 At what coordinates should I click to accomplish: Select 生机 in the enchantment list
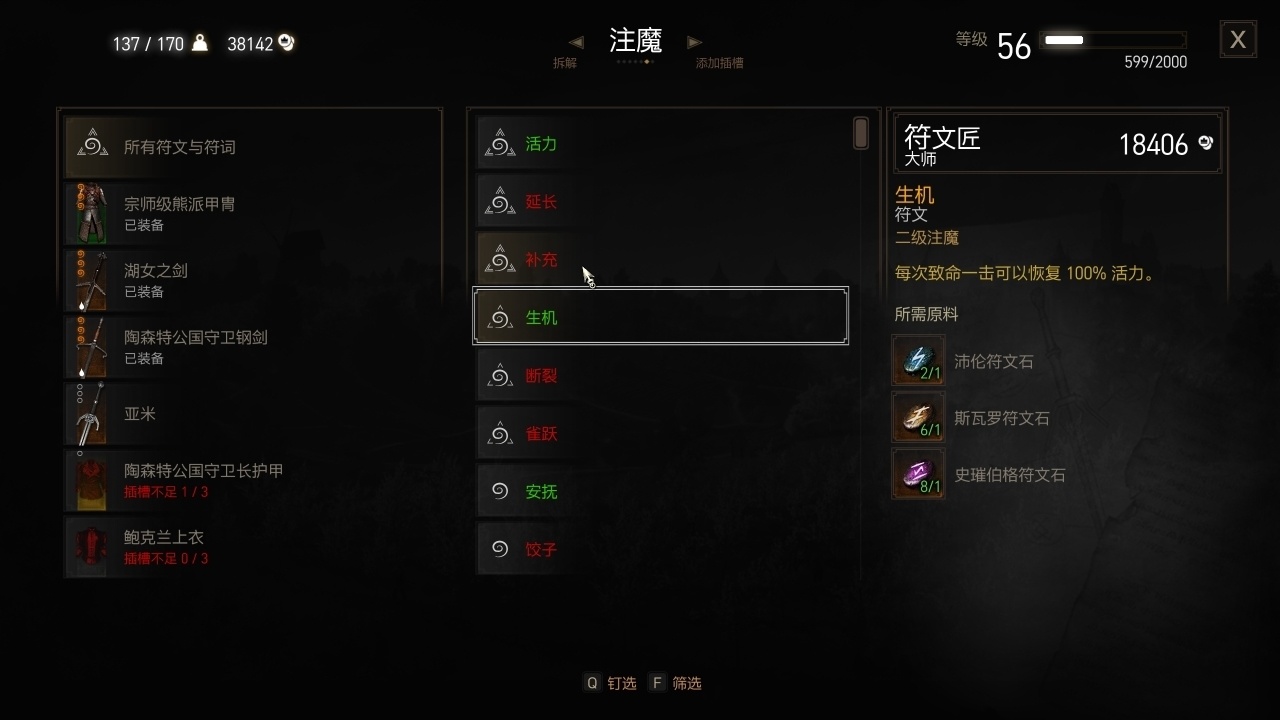pyautogui.click(x=660, y=317)
